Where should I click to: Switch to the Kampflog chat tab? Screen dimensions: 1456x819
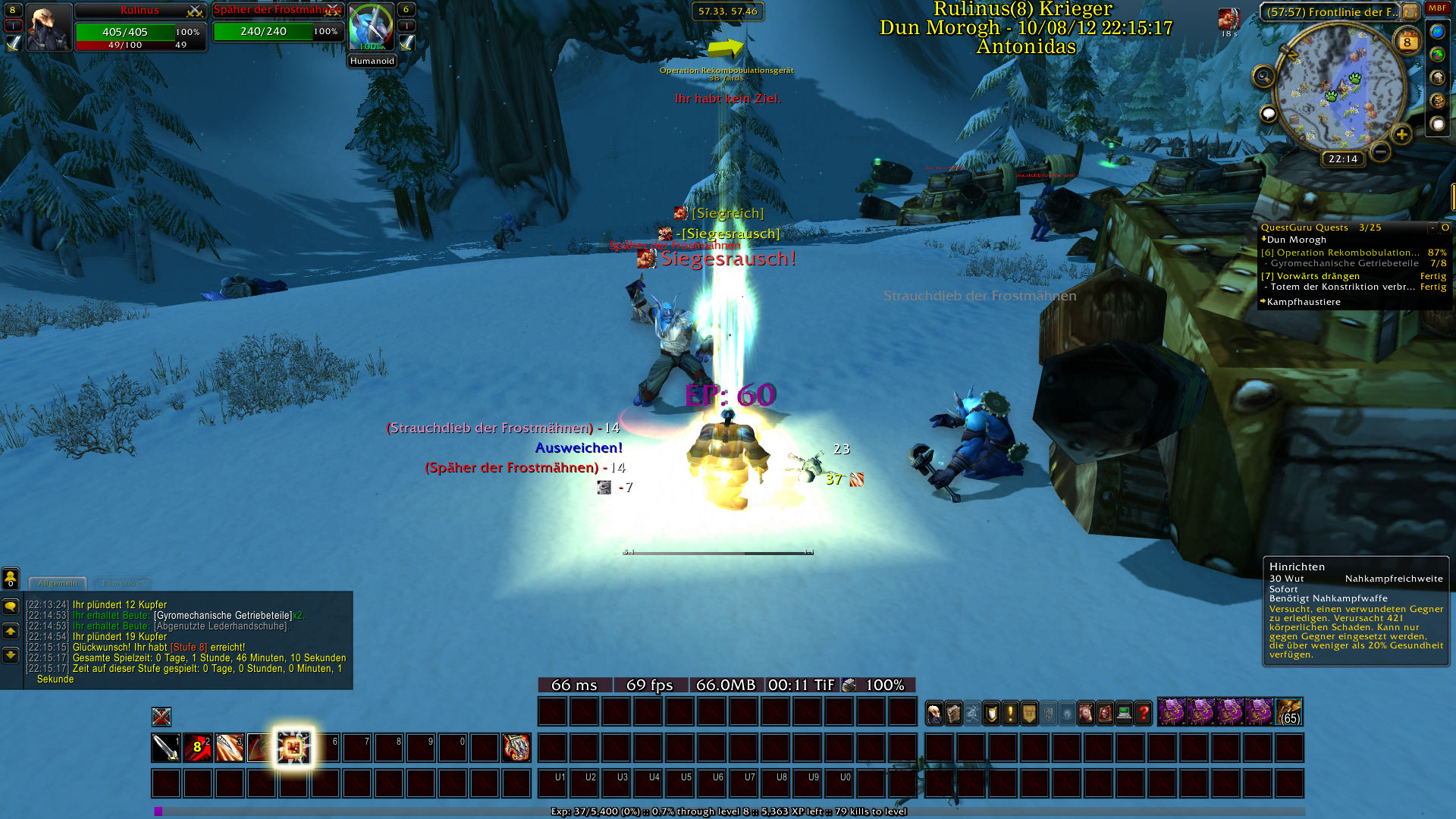[x=121, y=583]
